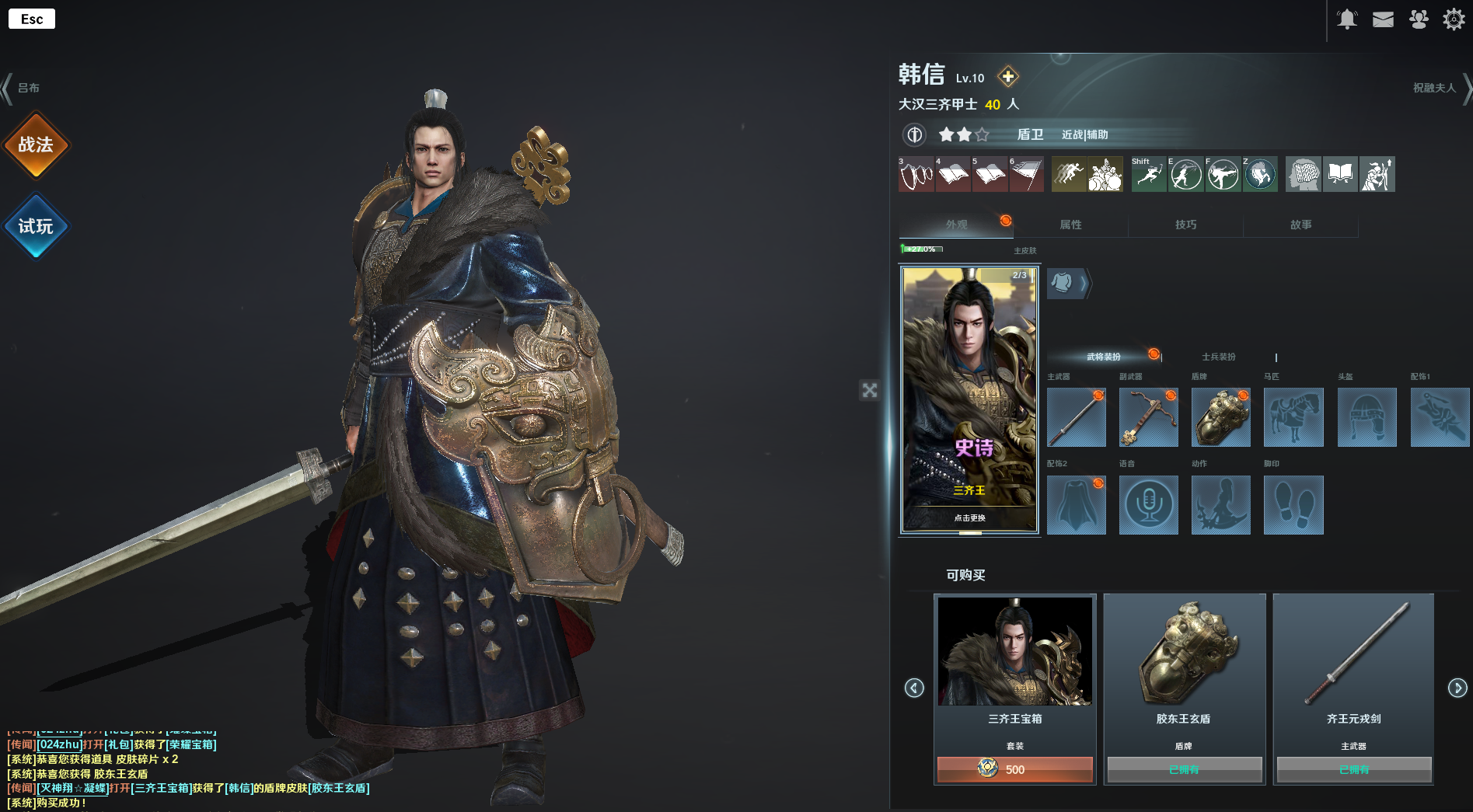Open the 语音 voice microphone slot

[x=1148, y=505]
